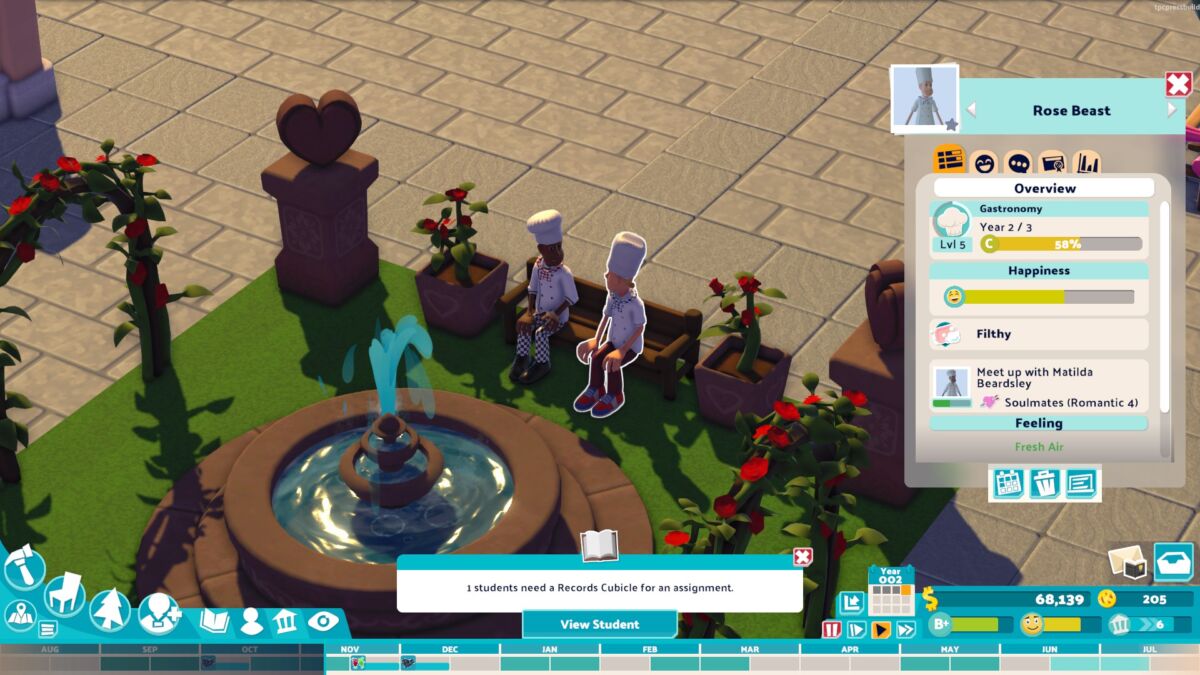The width and height of the screenshot is (1200, 675).
Task: Click the View Student button
Action: (x=599, y=624)
